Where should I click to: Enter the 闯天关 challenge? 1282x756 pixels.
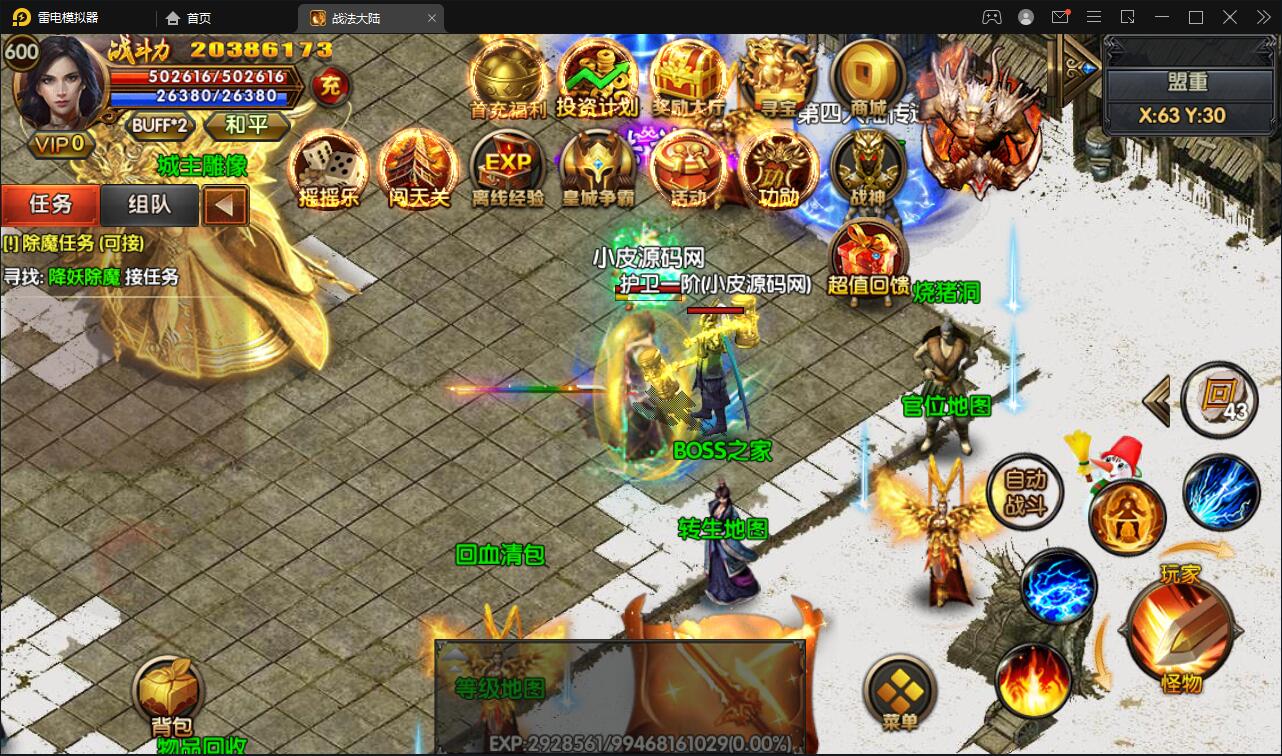[x=418, y=168]
